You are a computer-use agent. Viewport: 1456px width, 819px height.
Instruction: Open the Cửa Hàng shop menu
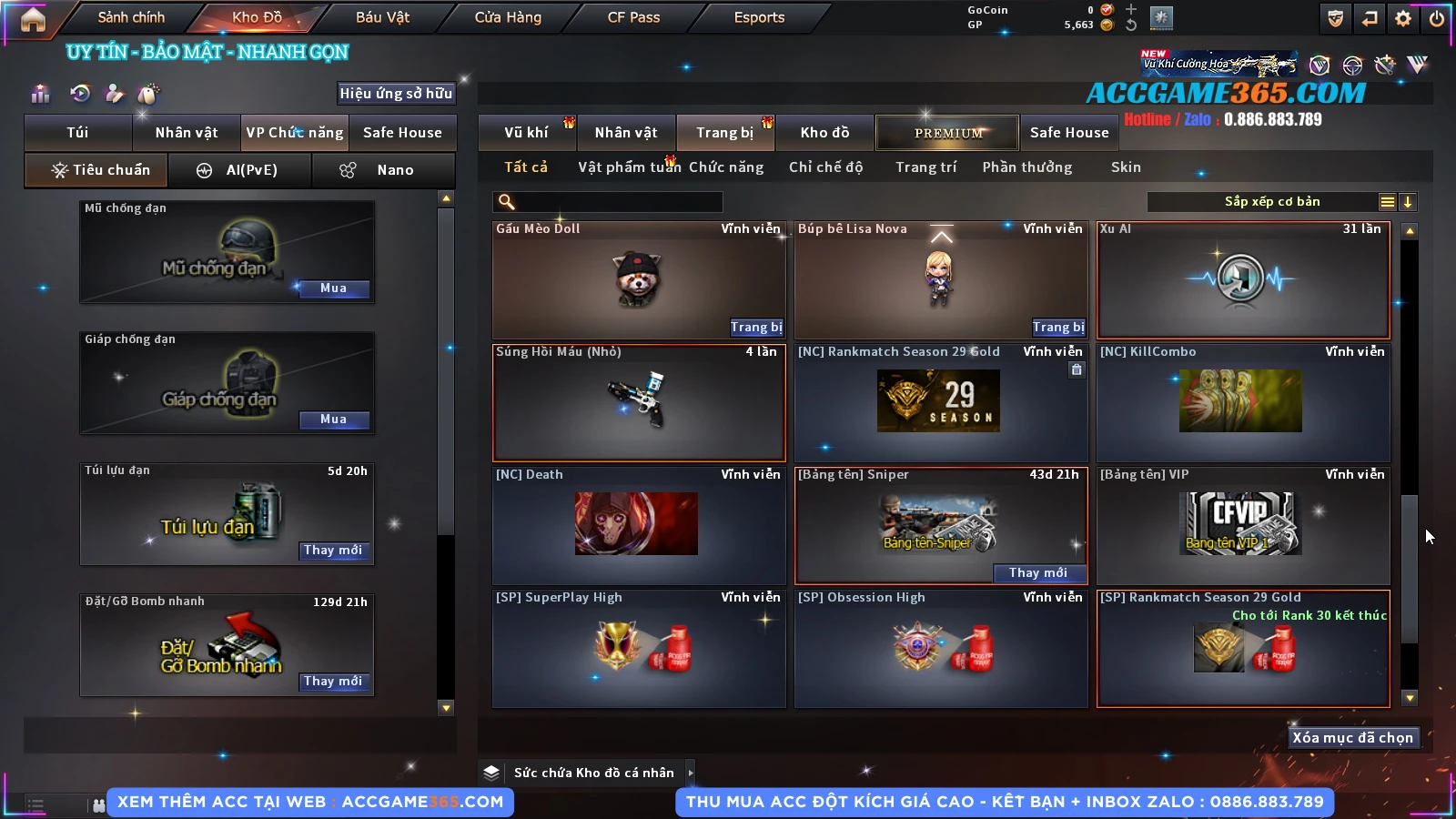pos(508,17)
